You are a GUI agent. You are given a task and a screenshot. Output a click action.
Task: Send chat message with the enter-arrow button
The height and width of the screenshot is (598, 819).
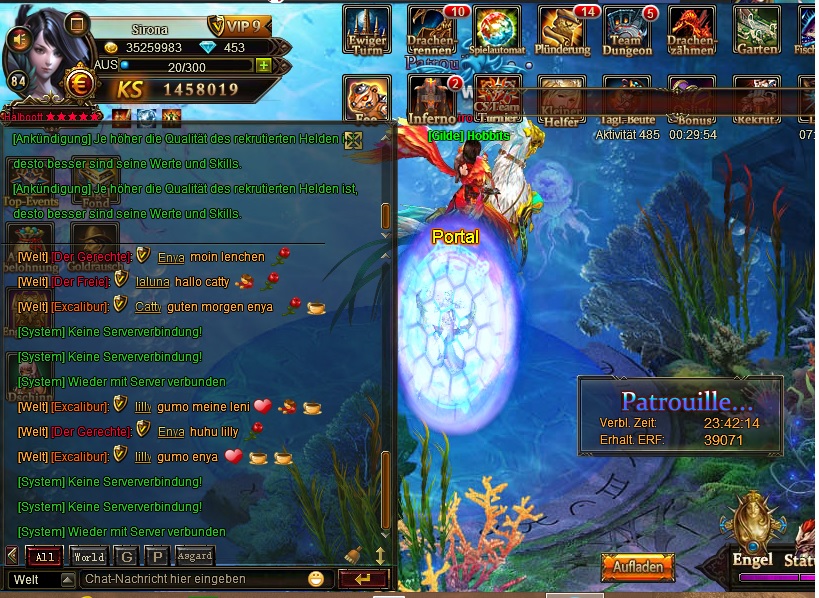pyautogui.click(x=363, y=579)
